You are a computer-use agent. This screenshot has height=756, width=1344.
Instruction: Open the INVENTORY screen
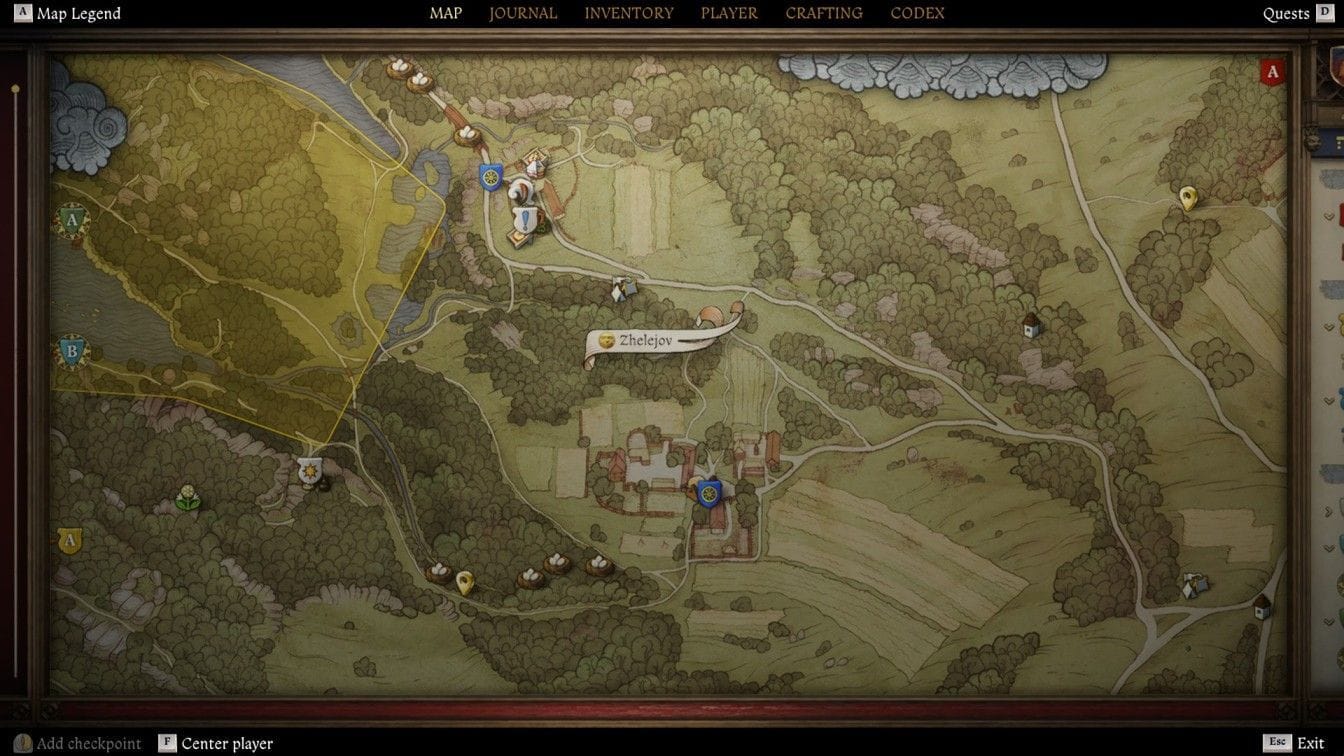point(629,13)
